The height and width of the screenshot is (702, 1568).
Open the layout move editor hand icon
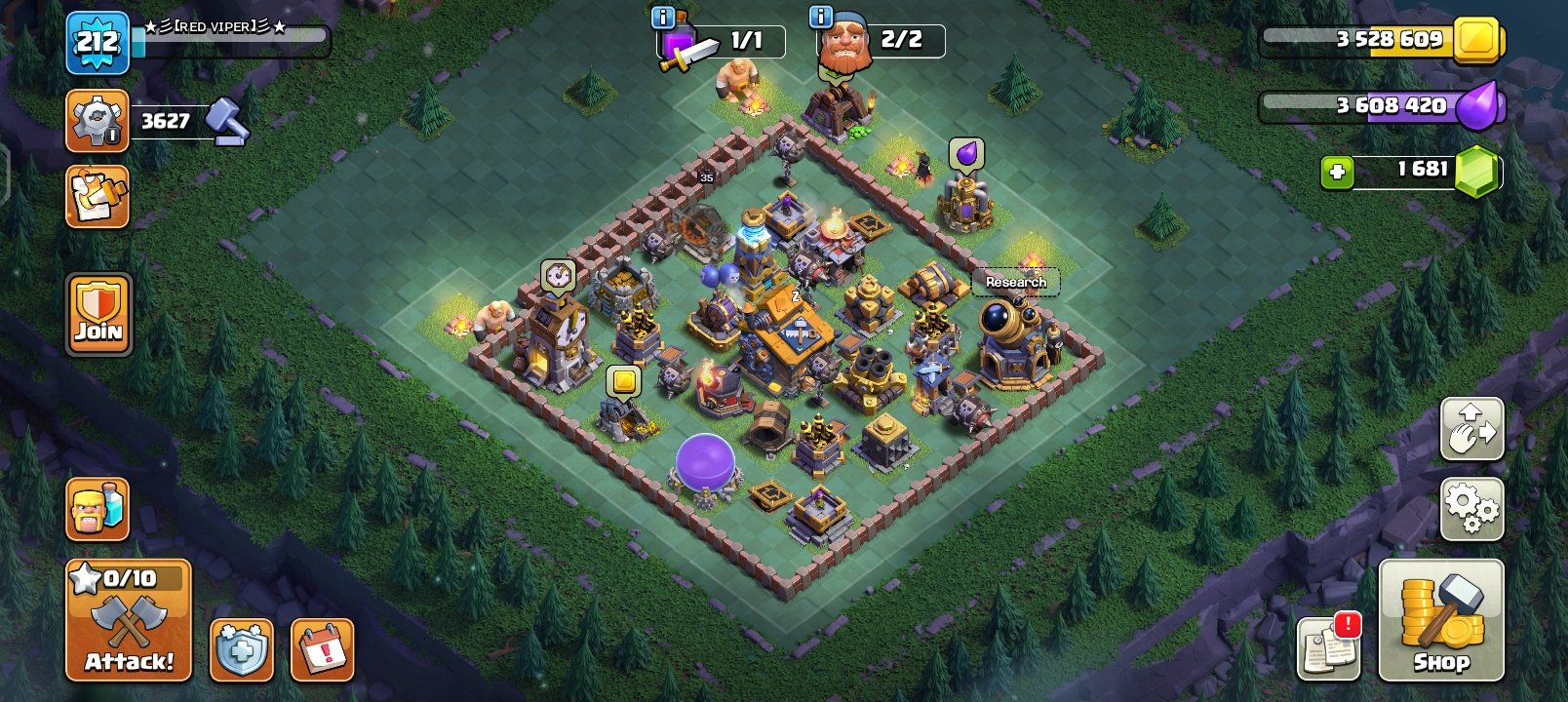(1472, 429)
